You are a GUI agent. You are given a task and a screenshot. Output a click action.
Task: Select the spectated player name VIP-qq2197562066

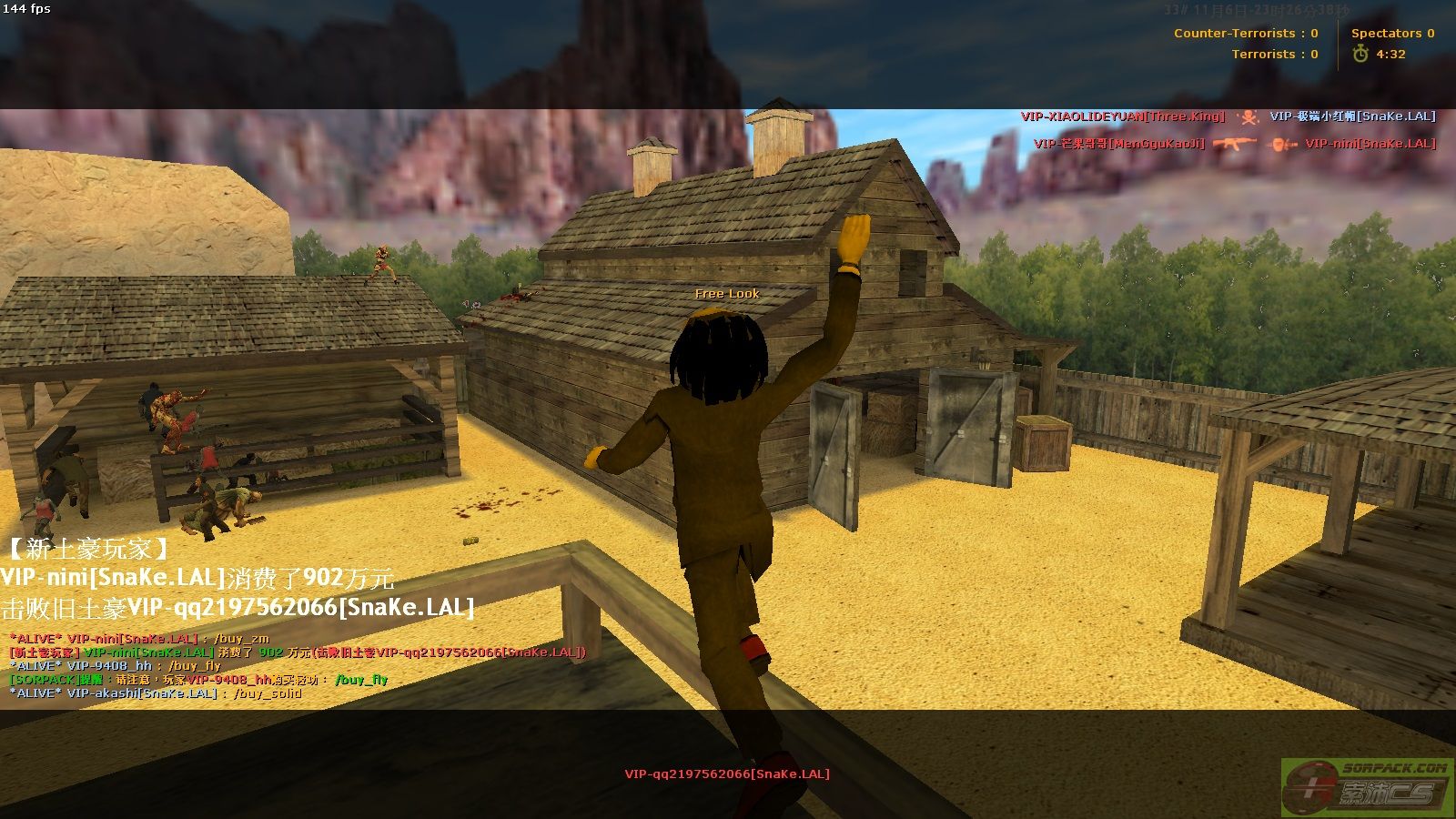pyautogui.click(x=726, y=774)
